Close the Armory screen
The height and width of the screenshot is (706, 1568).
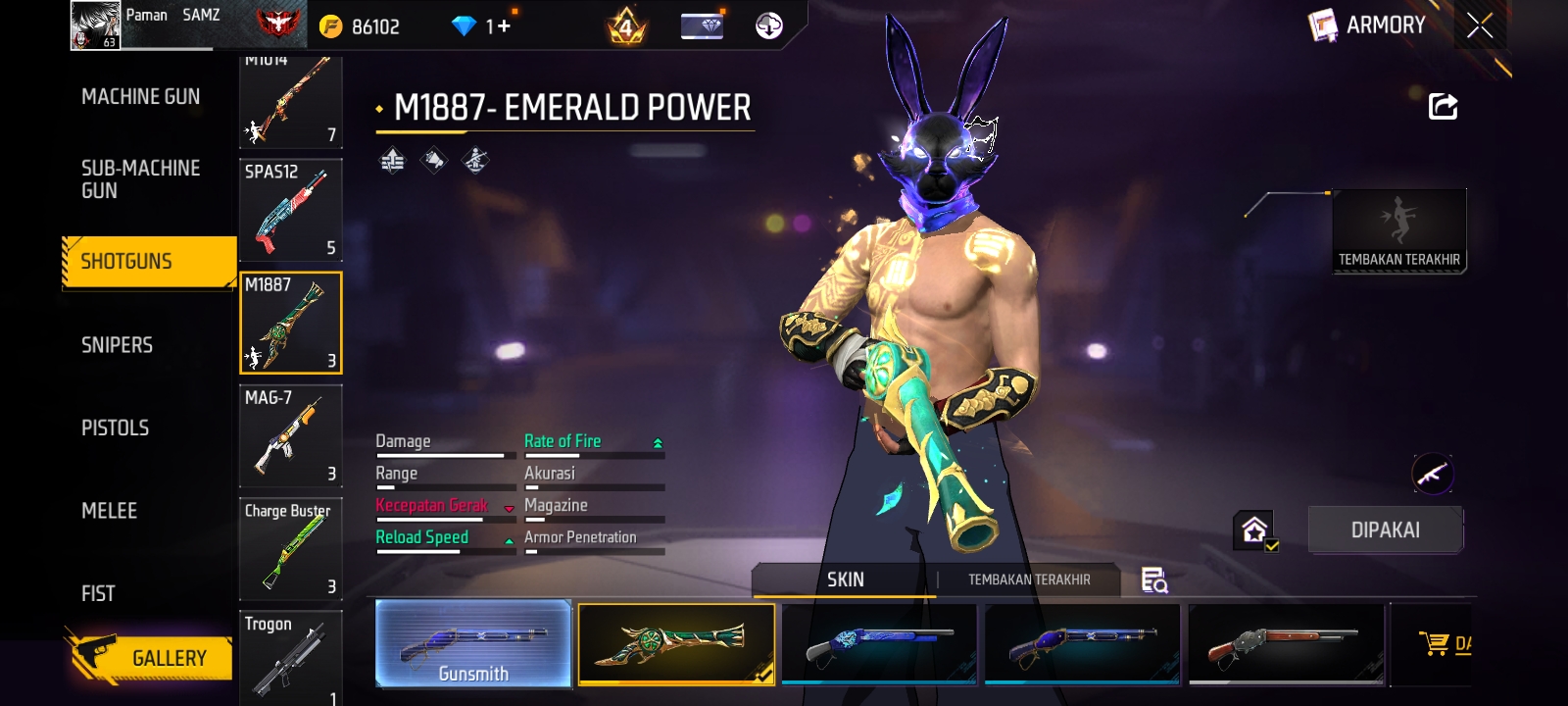1480,25
